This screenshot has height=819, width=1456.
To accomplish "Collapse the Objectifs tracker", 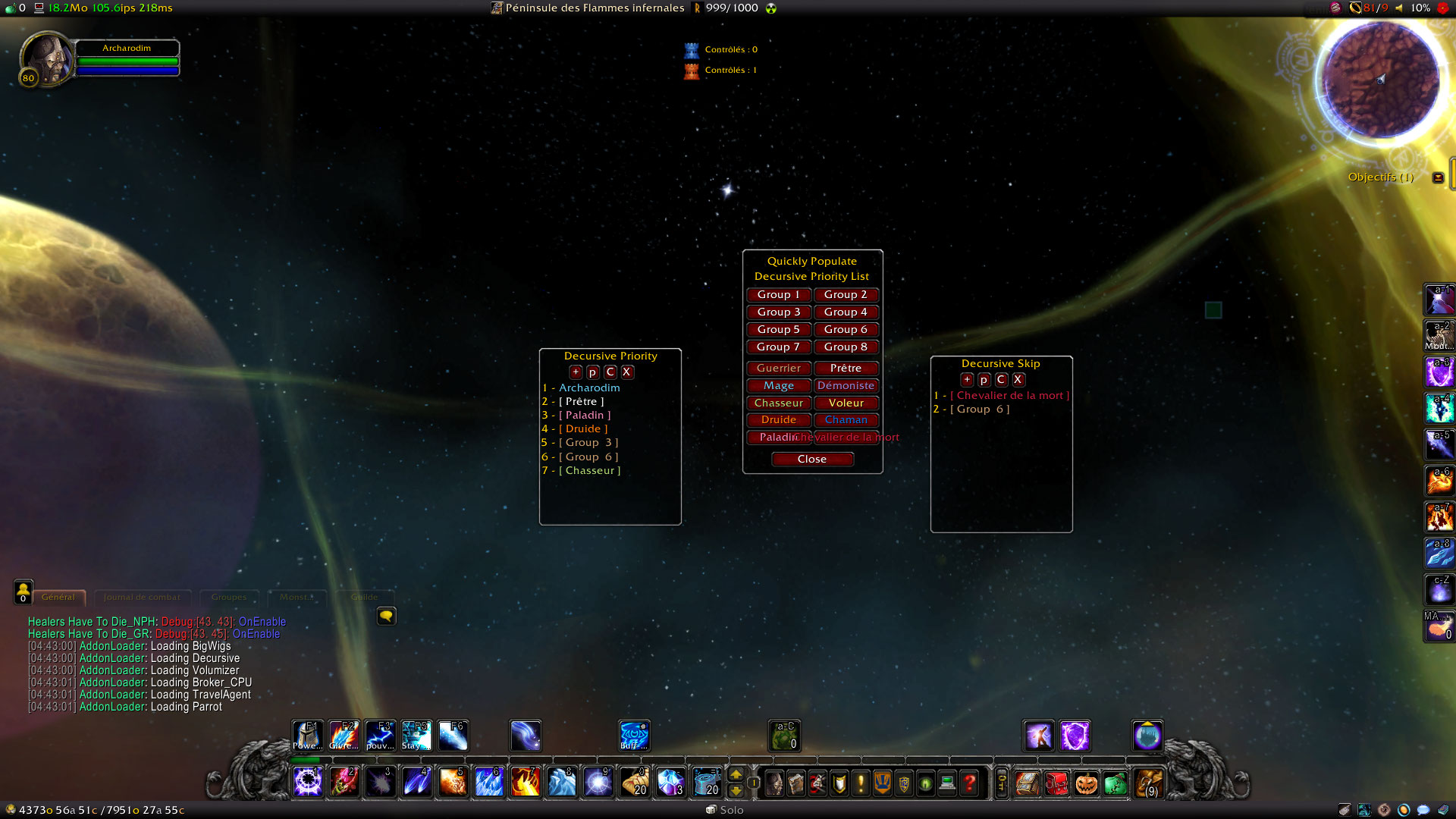I will coord(1438,177).
